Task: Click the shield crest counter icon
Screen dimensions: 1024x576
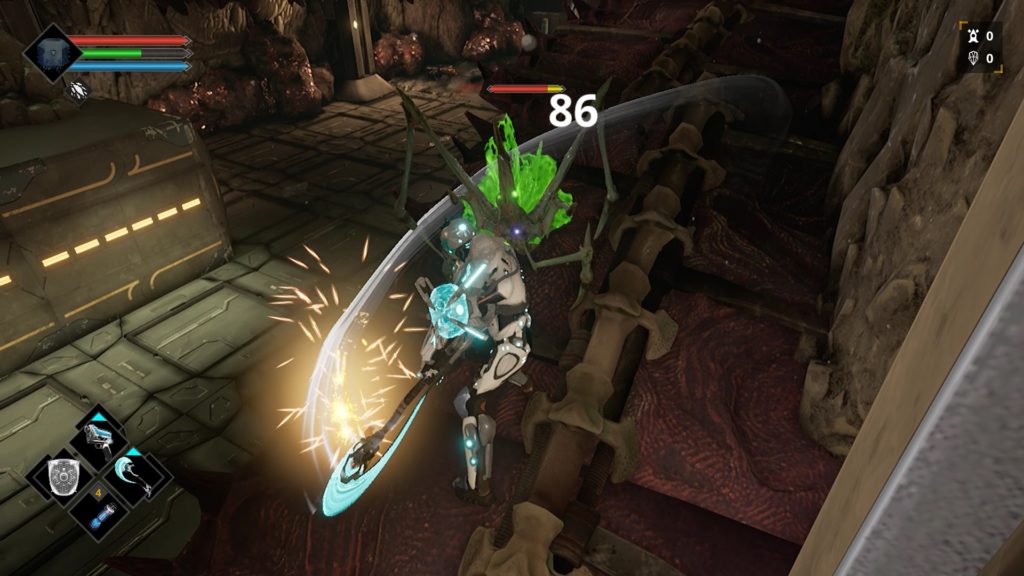Action: [x=970, y=59]
